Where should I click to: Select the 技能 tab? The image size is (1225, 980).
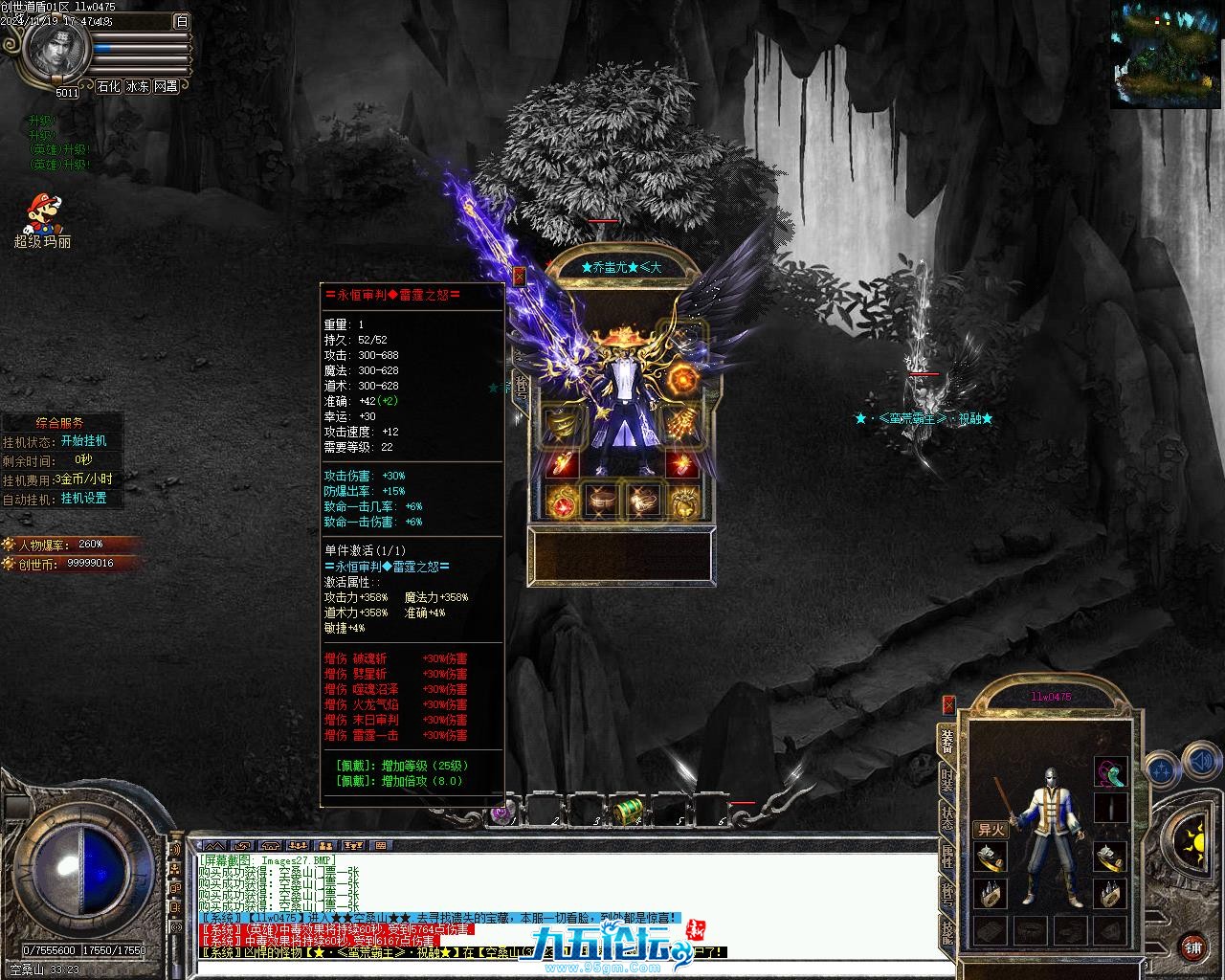pos(947,933)
